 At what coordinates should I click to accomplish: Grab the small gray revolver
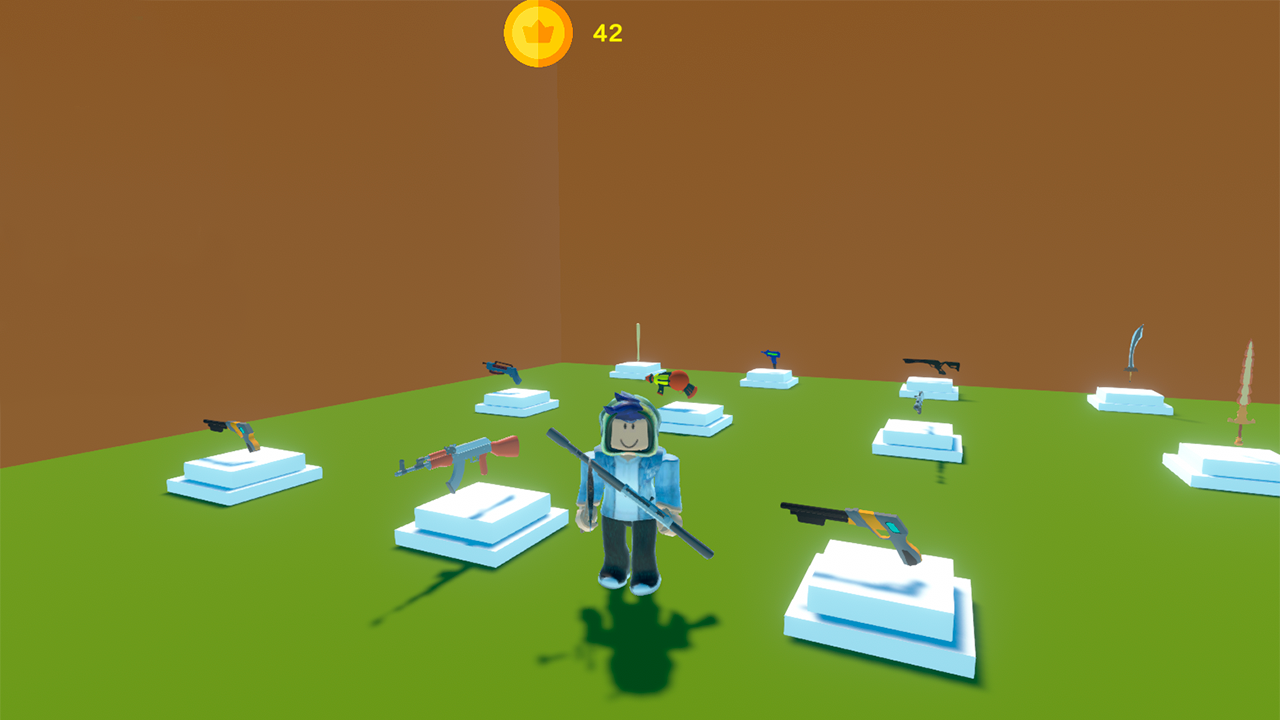918,403
